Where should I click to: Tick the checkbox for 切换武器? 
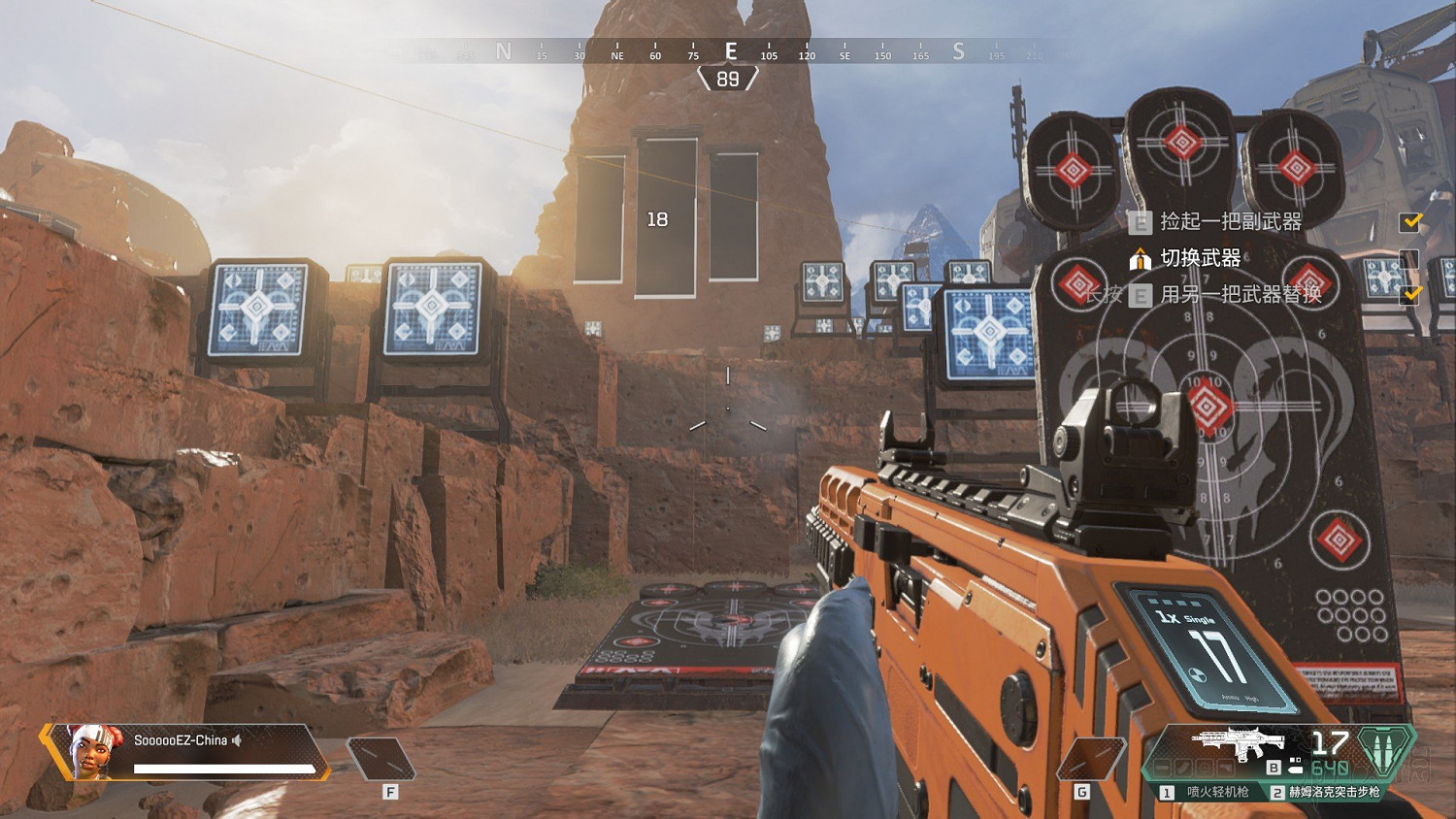coord(1409,259)
